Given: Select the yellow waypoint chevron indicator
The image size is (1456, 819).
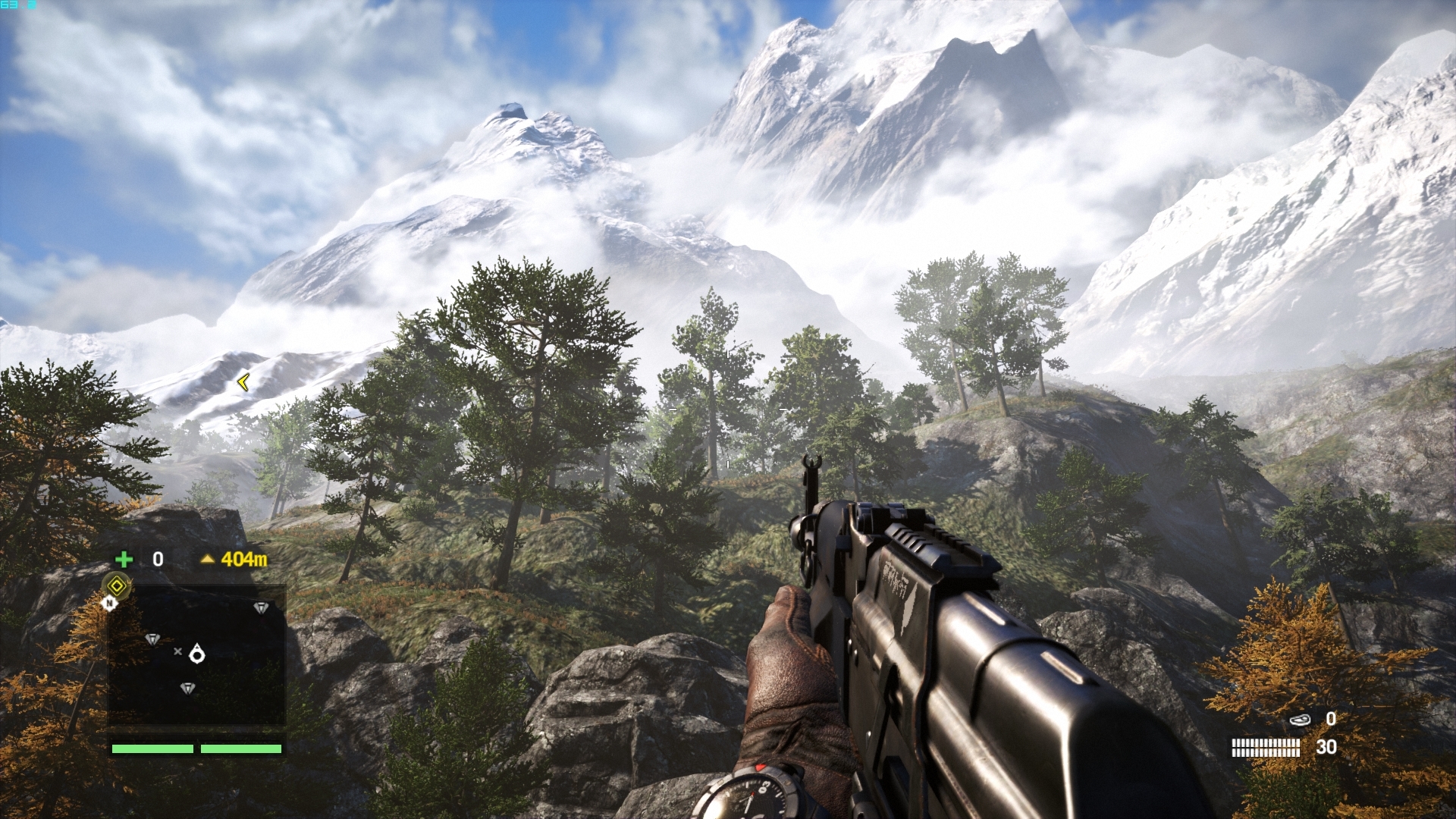Looking at the screenshot, I should [x=243, y=382].
